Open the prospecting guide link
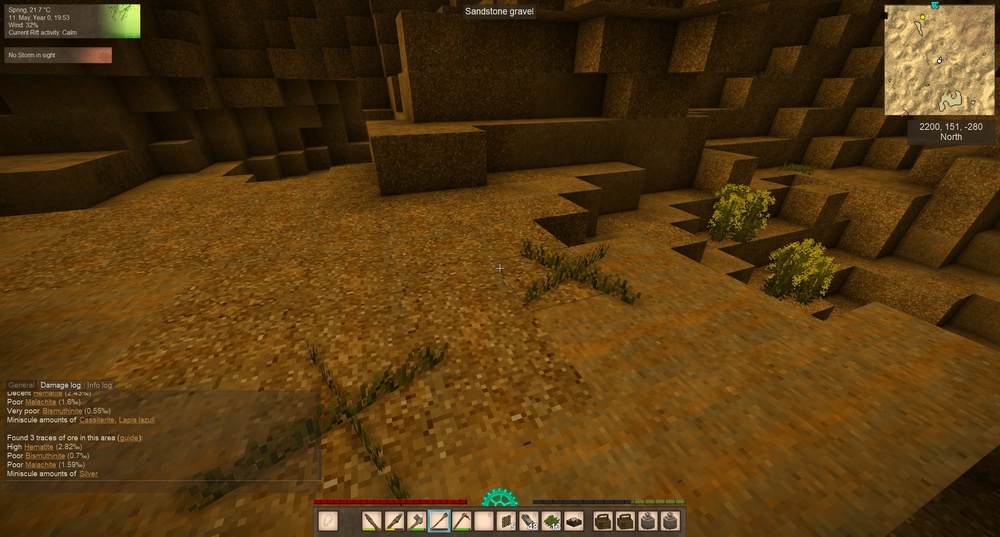This screenshot has height=537, width=1000. [130, 438]
